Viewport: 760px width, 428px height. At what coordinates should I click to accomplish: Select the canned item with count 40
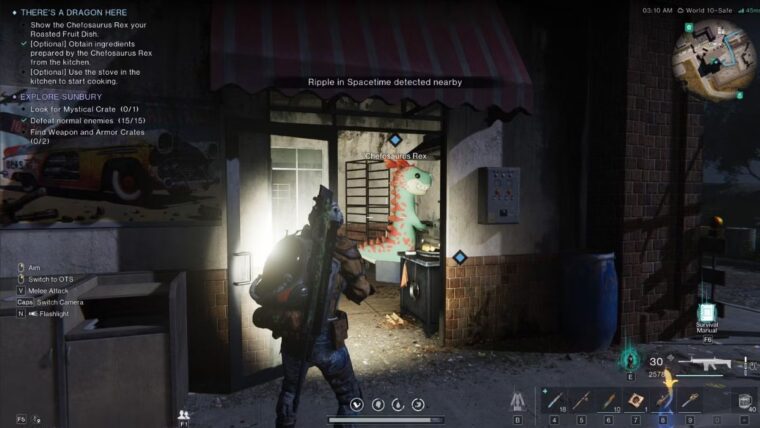[x=745, y=400]
